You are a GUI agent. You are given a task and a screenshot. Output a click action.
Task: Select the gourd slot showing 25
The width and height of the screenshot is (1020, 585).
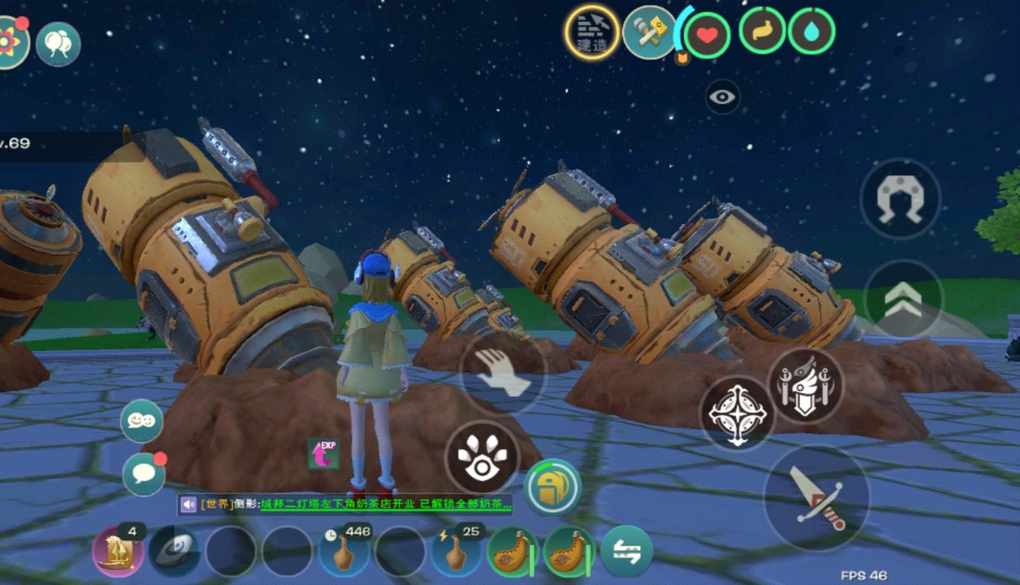455,551
